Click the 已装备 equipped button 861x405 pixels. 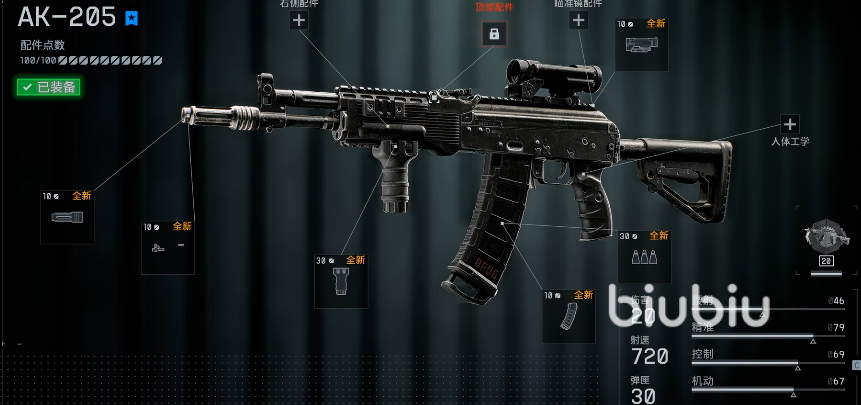(49, 87)
